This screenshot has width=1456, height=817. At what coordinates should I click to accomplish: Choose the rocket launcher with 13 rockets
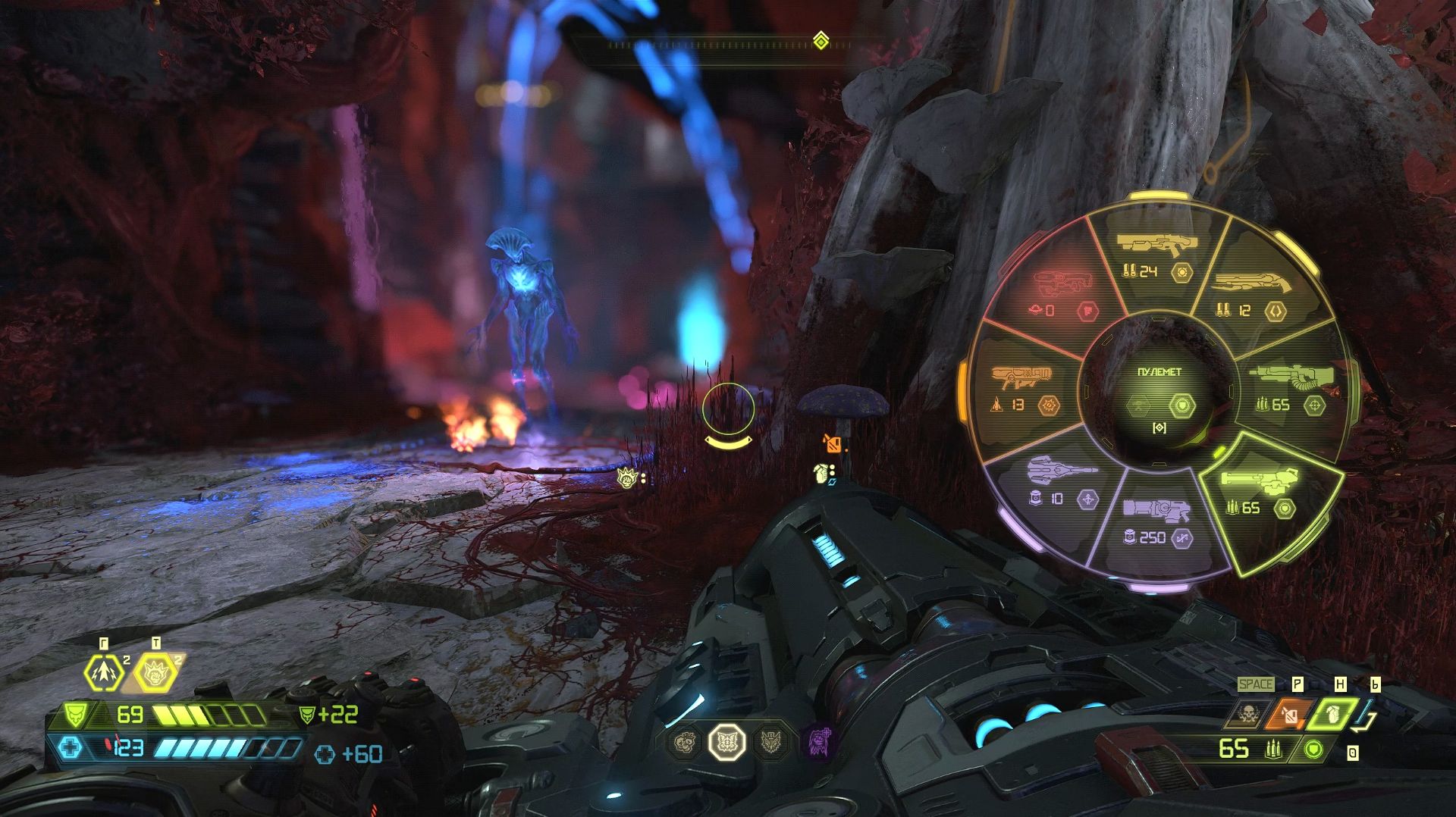click(1024, 388)
